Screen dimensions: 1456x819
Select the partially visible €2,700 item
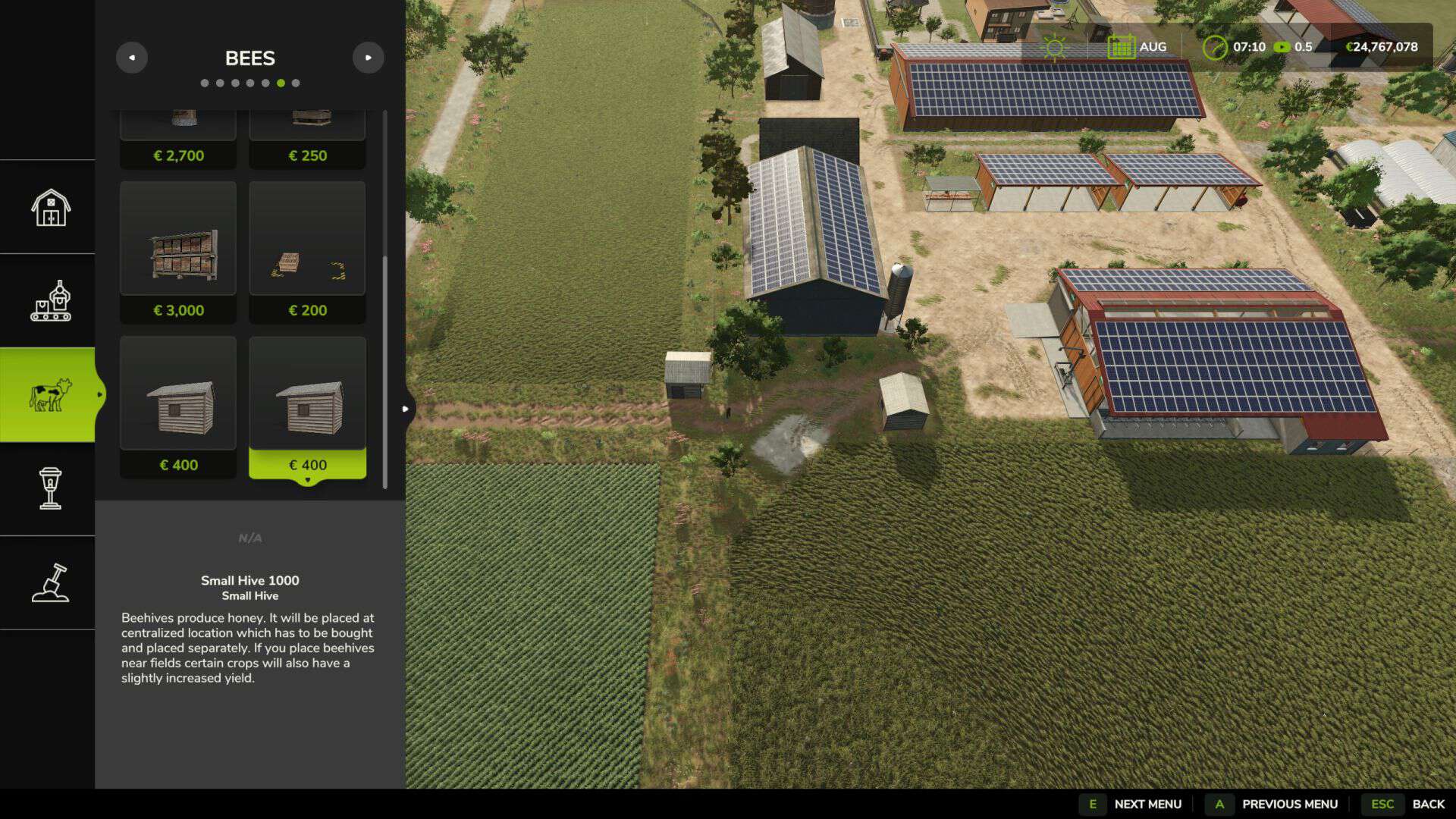pyautogui.click(x=178, y=140)
